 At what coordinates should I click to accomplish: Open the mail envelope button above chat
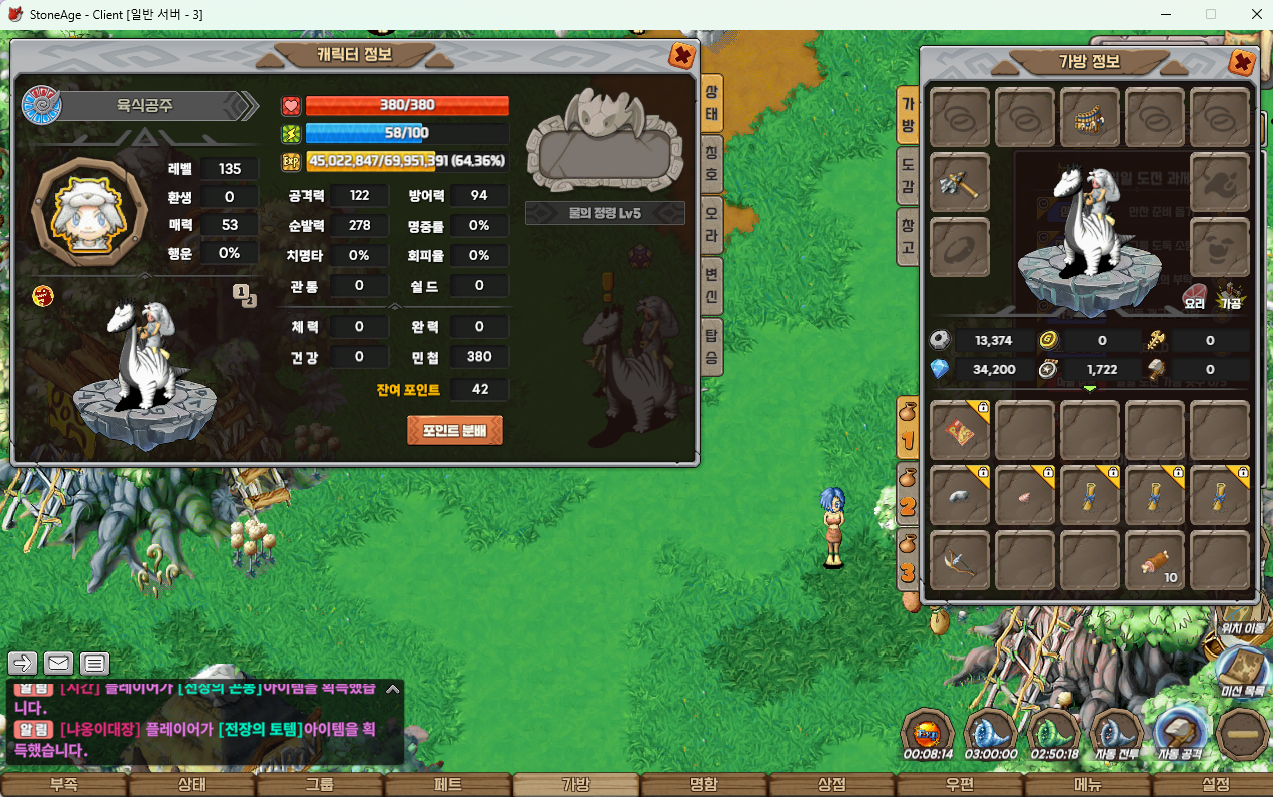click(59, 662)
